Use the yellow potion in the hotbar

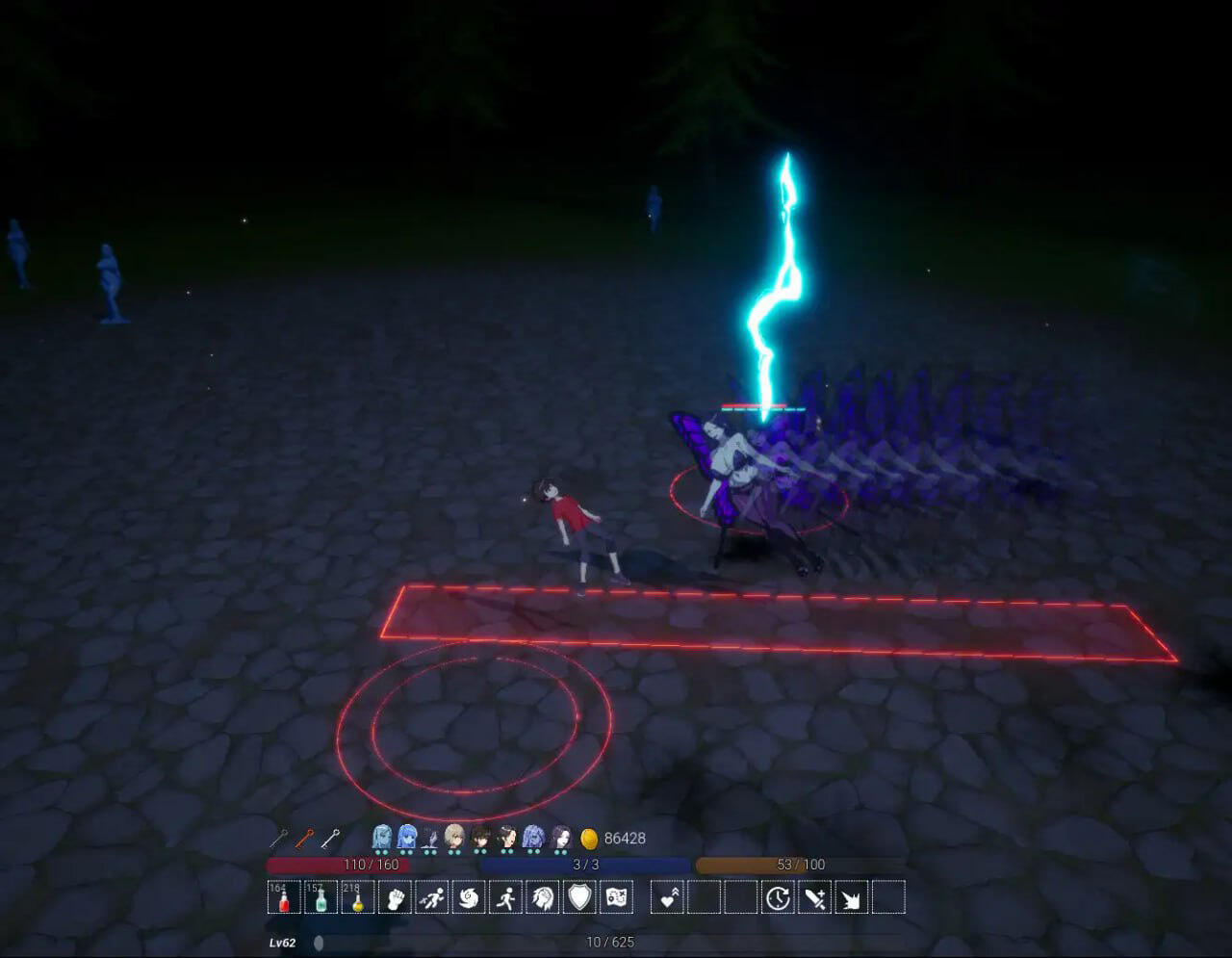[357, 897]
